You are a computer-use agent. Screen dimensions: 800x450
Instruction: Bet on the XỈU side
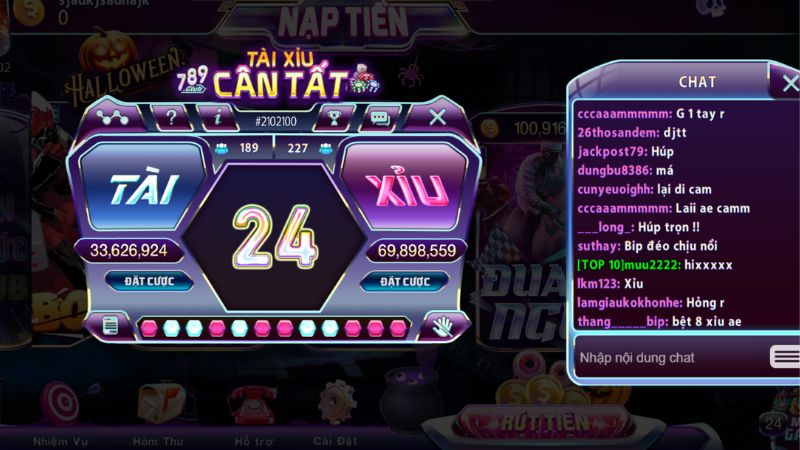(404, 190)
